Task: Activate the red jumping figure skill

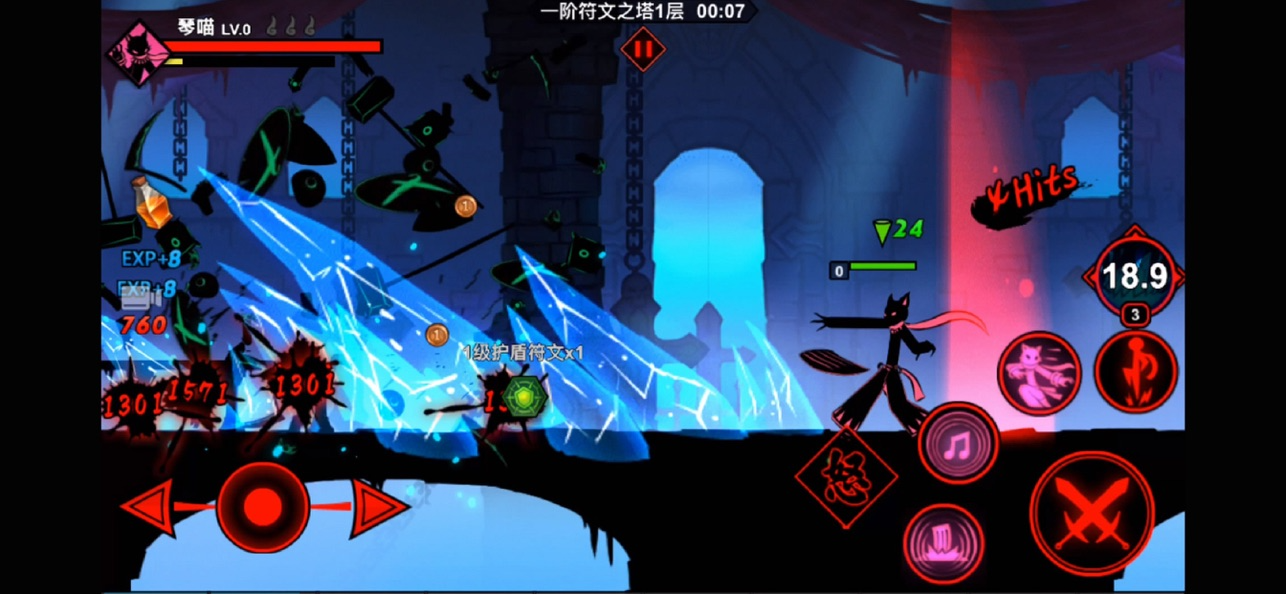Action: pyautogui.click(x=1134, y=371)
